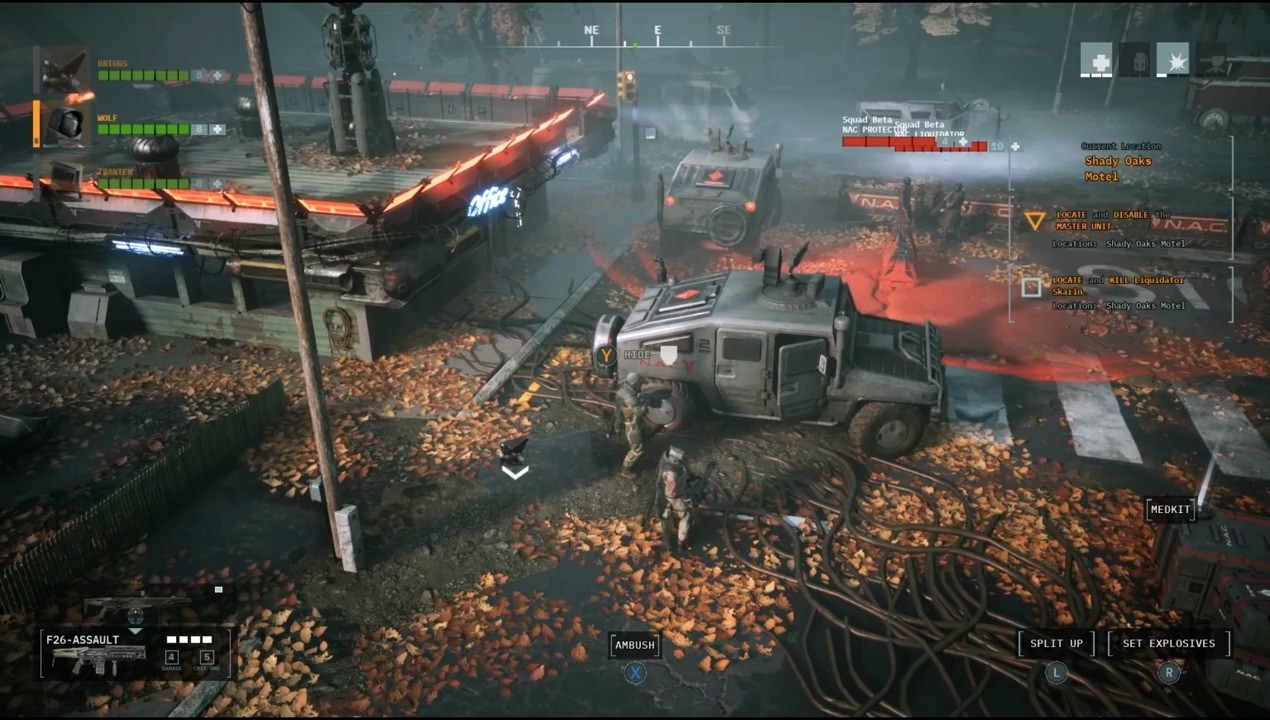Switch to the secondary weapon above F26-Assault
The image size is (1270, 720).
coord(136,605)
